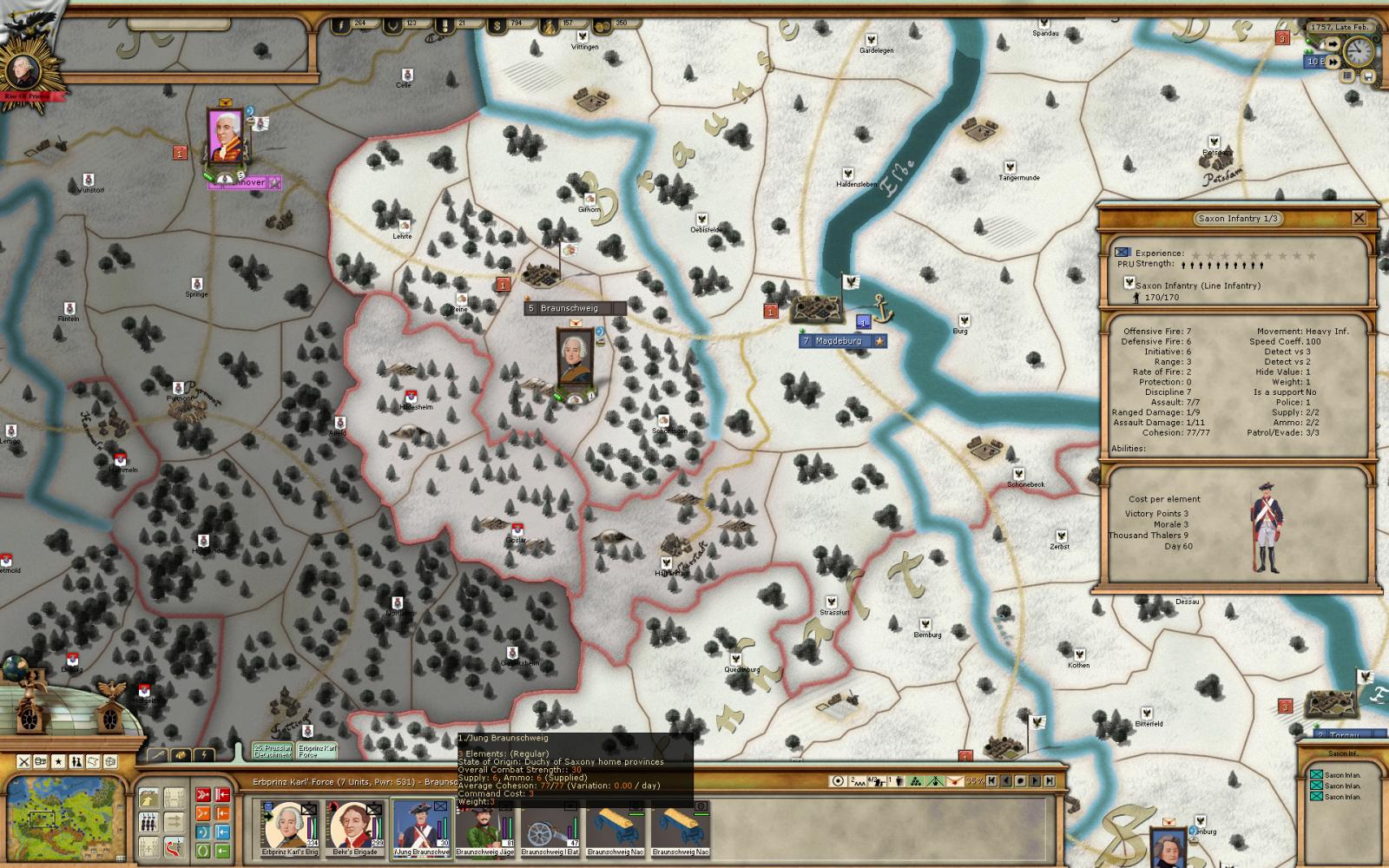Select Behr's Brigade unit card

(x=354, y=826)
